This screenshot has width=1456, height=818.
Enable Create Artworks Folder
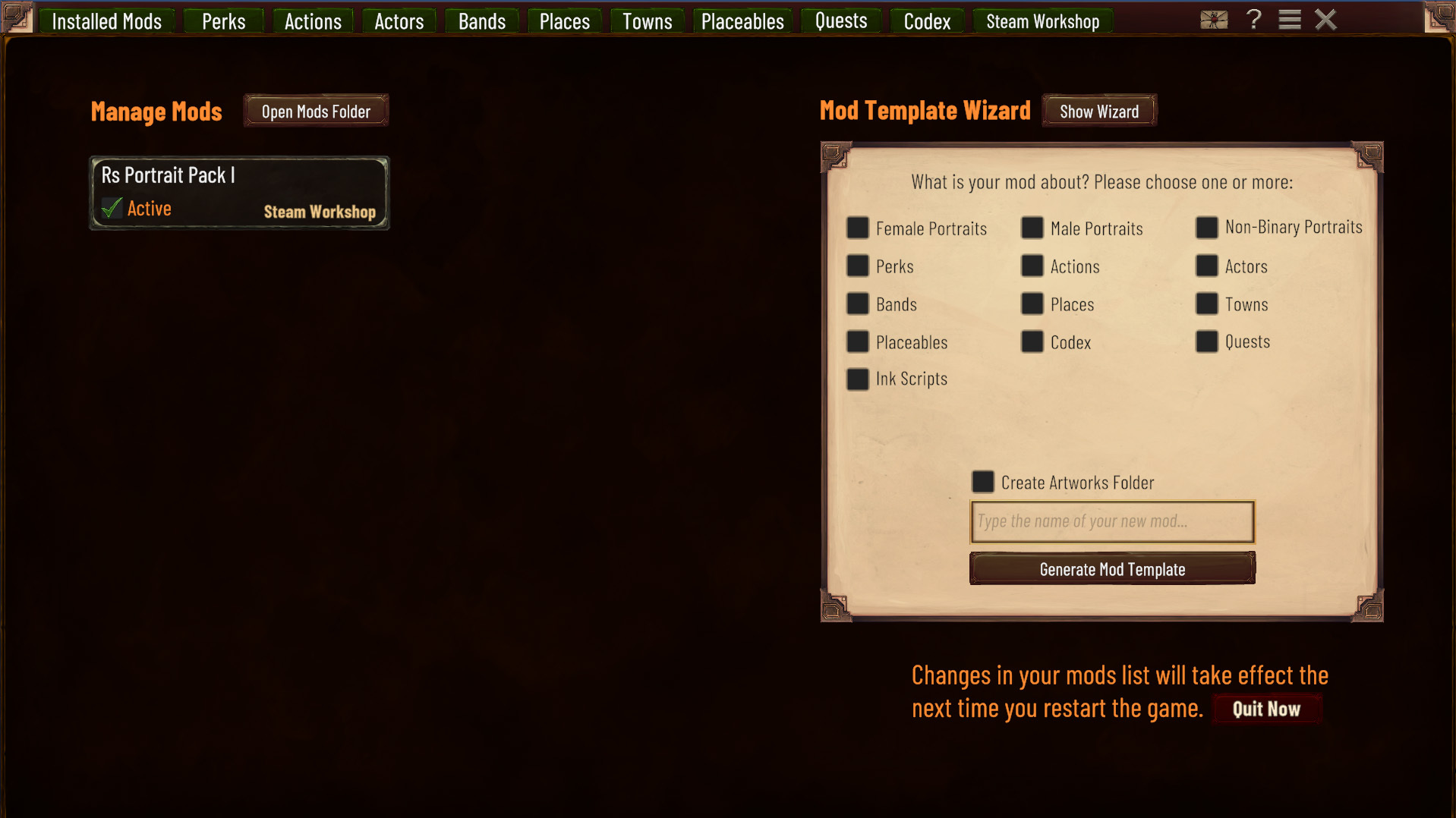982,482
